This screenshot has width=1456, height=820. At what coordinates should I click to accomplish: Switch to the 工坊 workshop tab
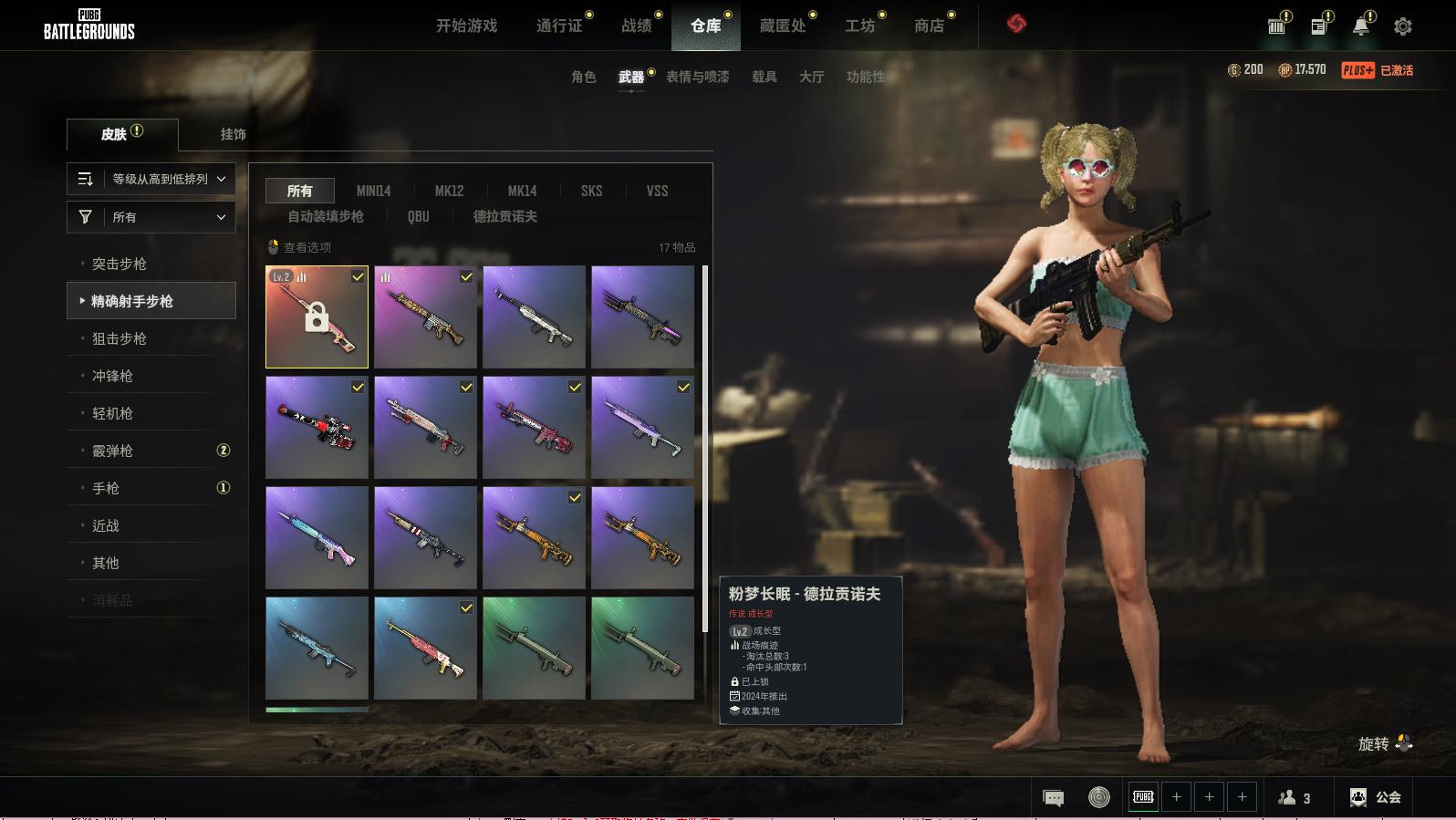[x=859, y=26]
